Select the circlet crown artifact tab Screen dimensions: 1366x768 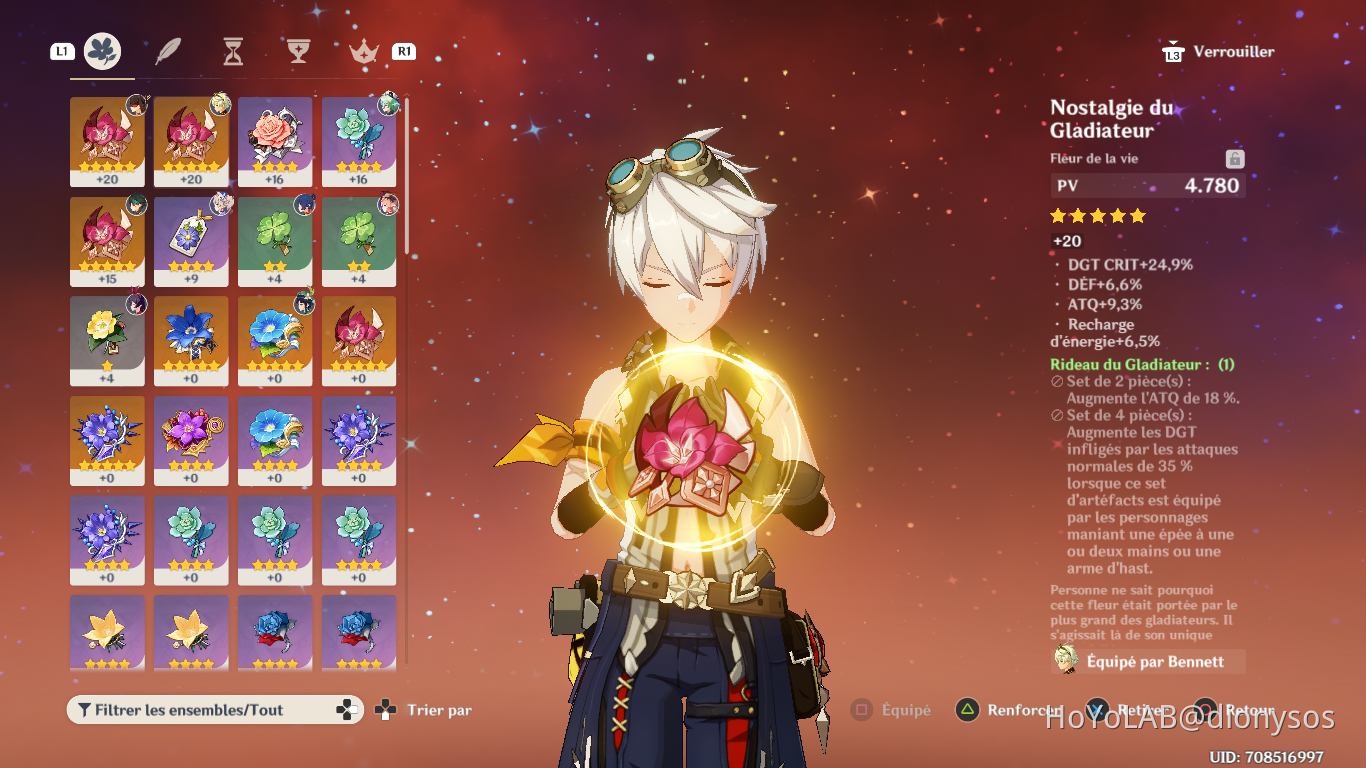363,51
